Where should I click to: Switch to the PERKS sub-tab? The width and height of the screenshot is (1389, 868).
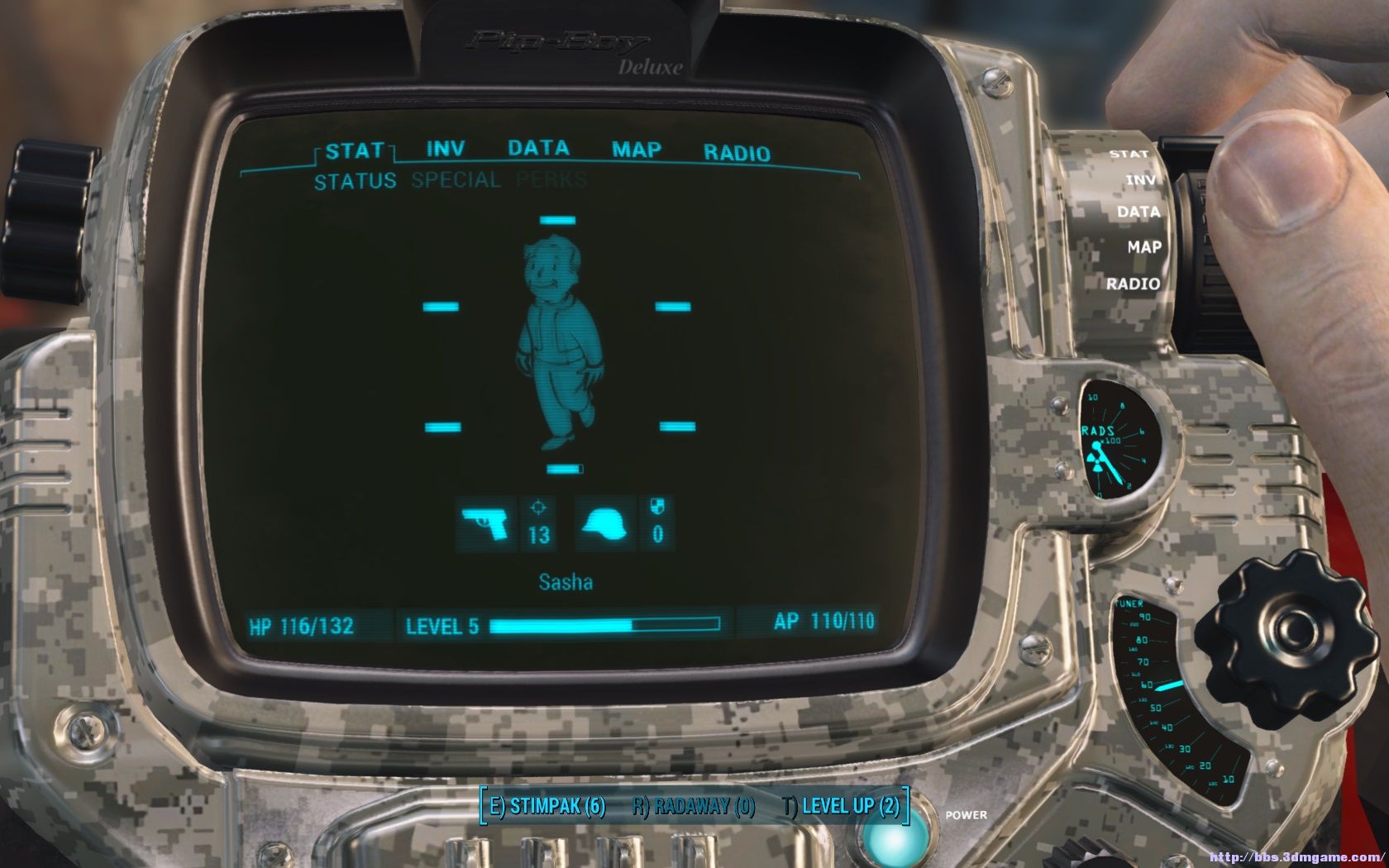pos(551,179)
